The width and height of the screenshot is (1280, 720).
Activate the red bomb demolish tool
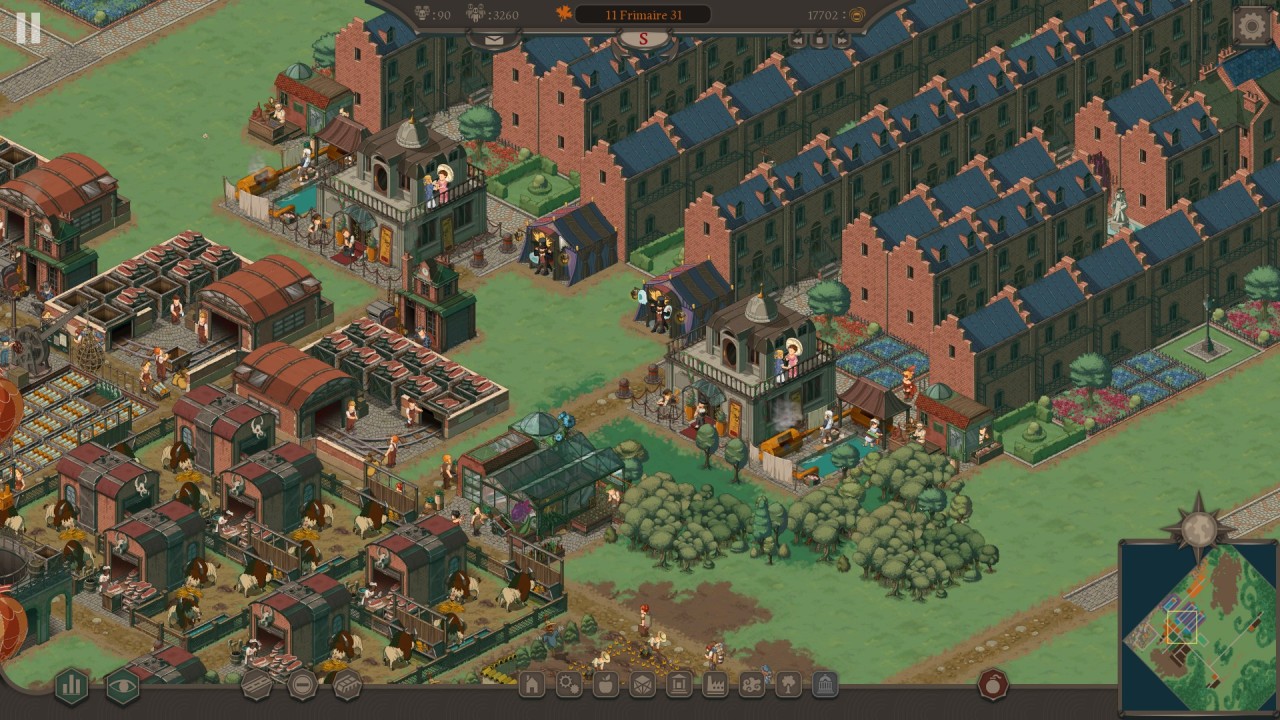tap(992, 684)
